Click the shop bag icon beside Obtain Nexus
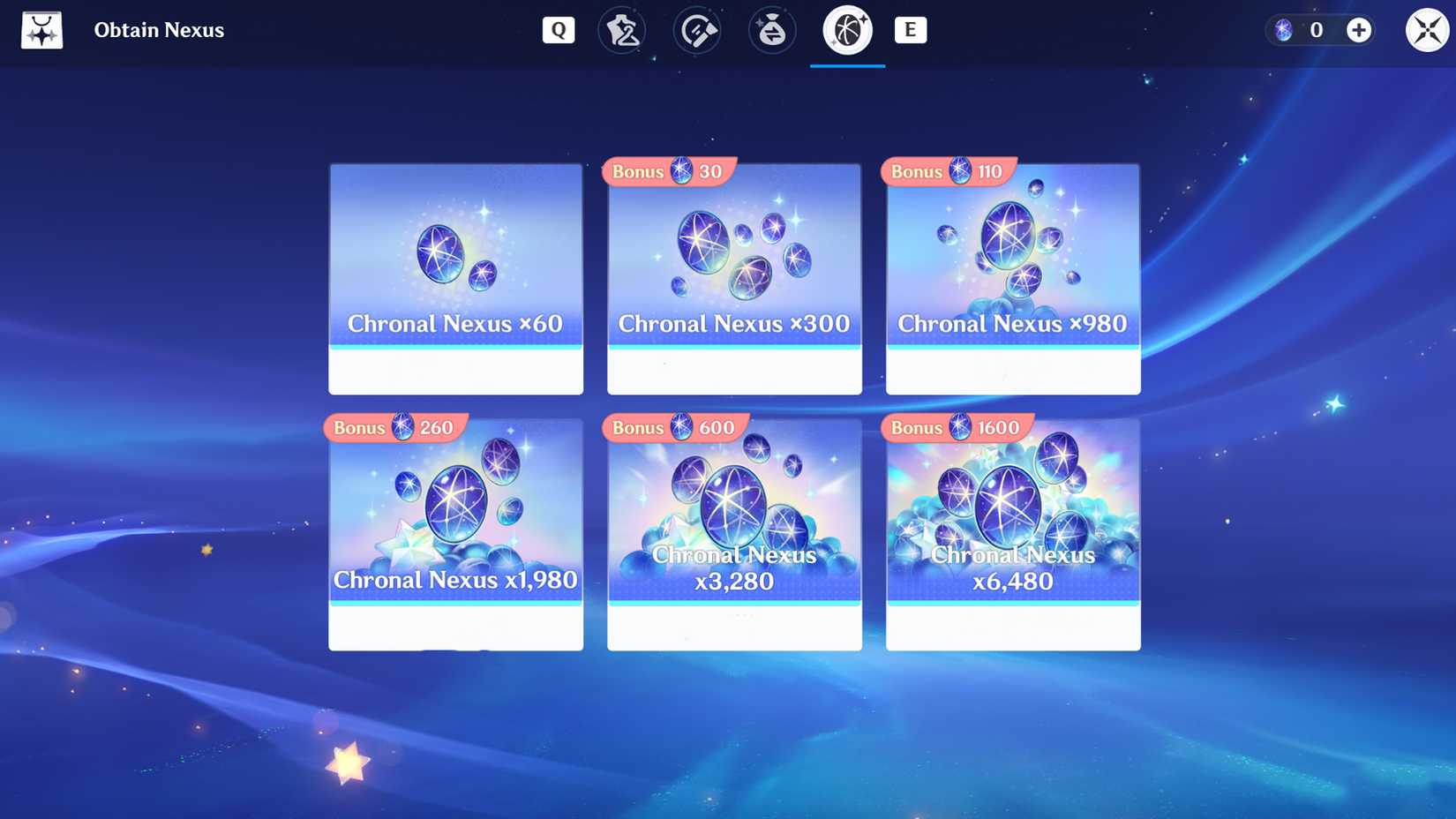1456x819 pixels. pyautogui.click(x=41, y=29)
